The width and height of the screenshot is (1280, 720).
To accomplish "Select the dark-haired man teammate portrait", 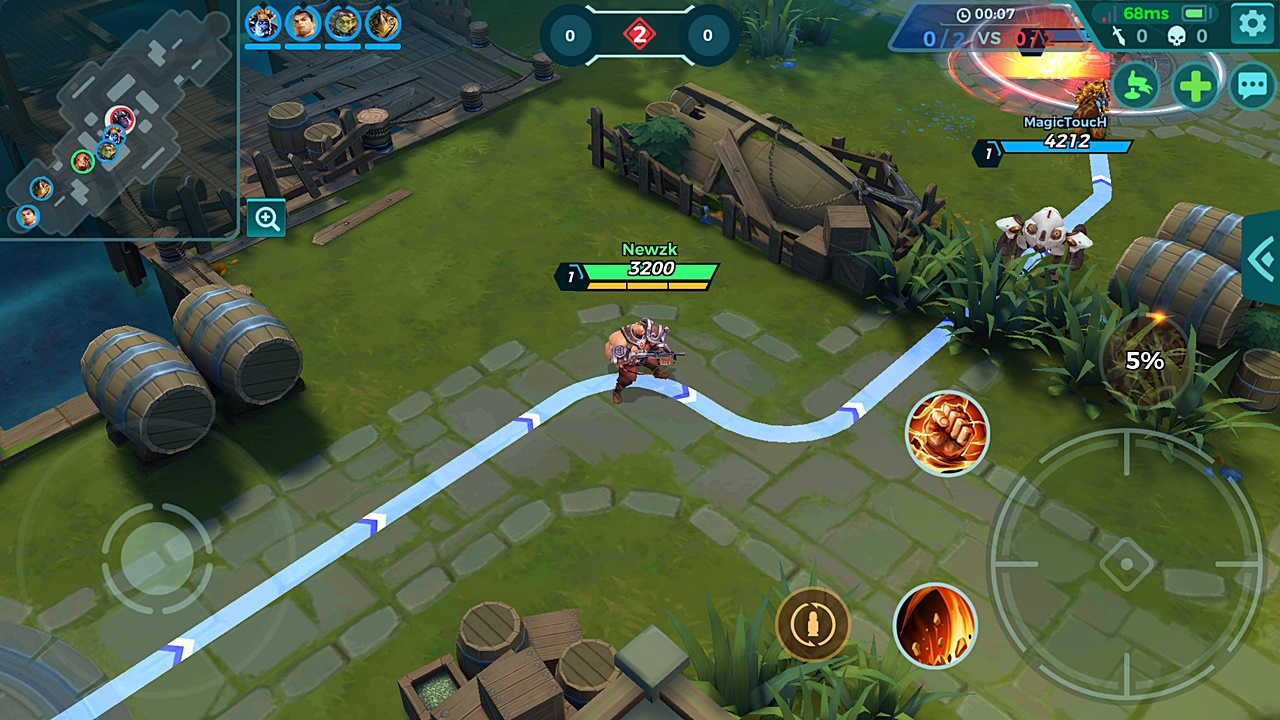I will (303, 23).
